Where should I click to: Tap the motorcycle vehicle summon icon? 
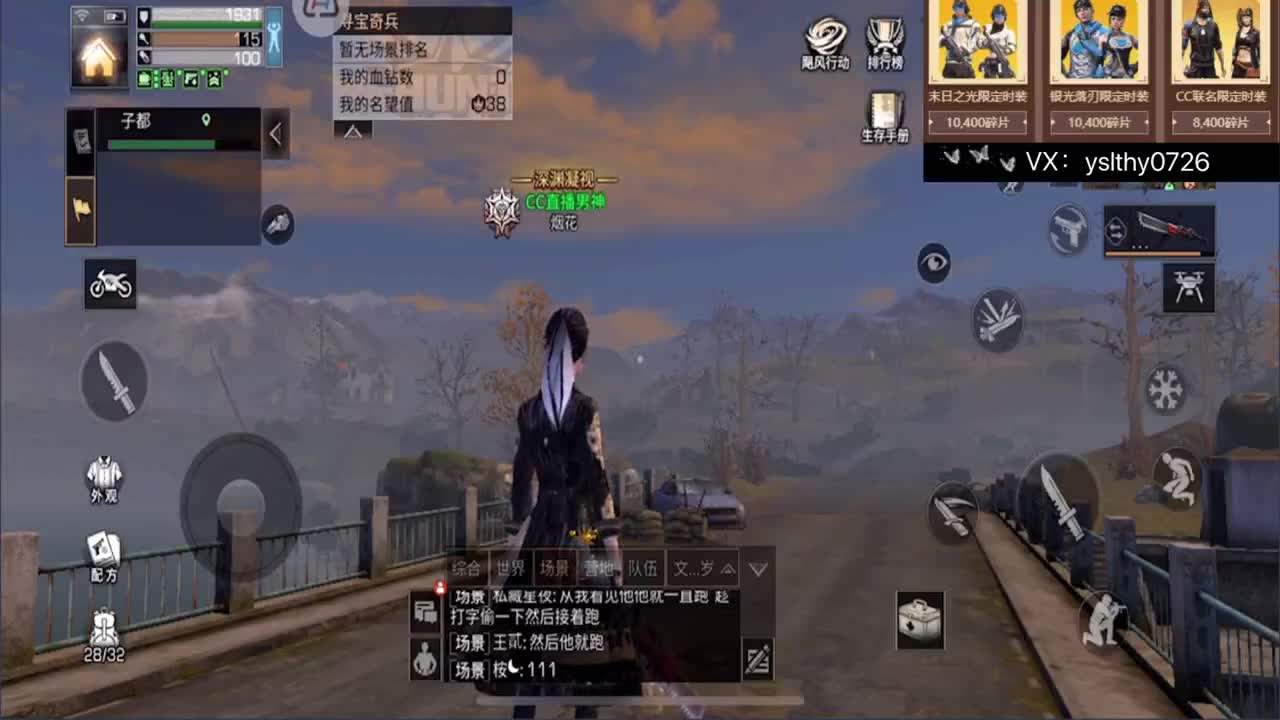click(110, 283)
